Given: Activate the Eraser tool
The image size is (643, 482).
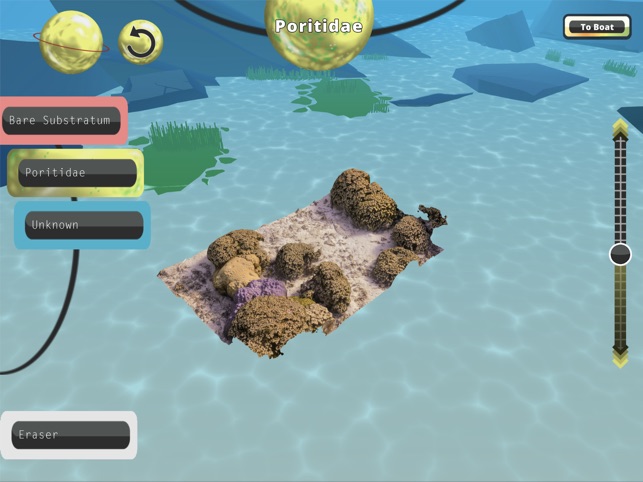Looking at the screenshot, I should coord(70,435).
